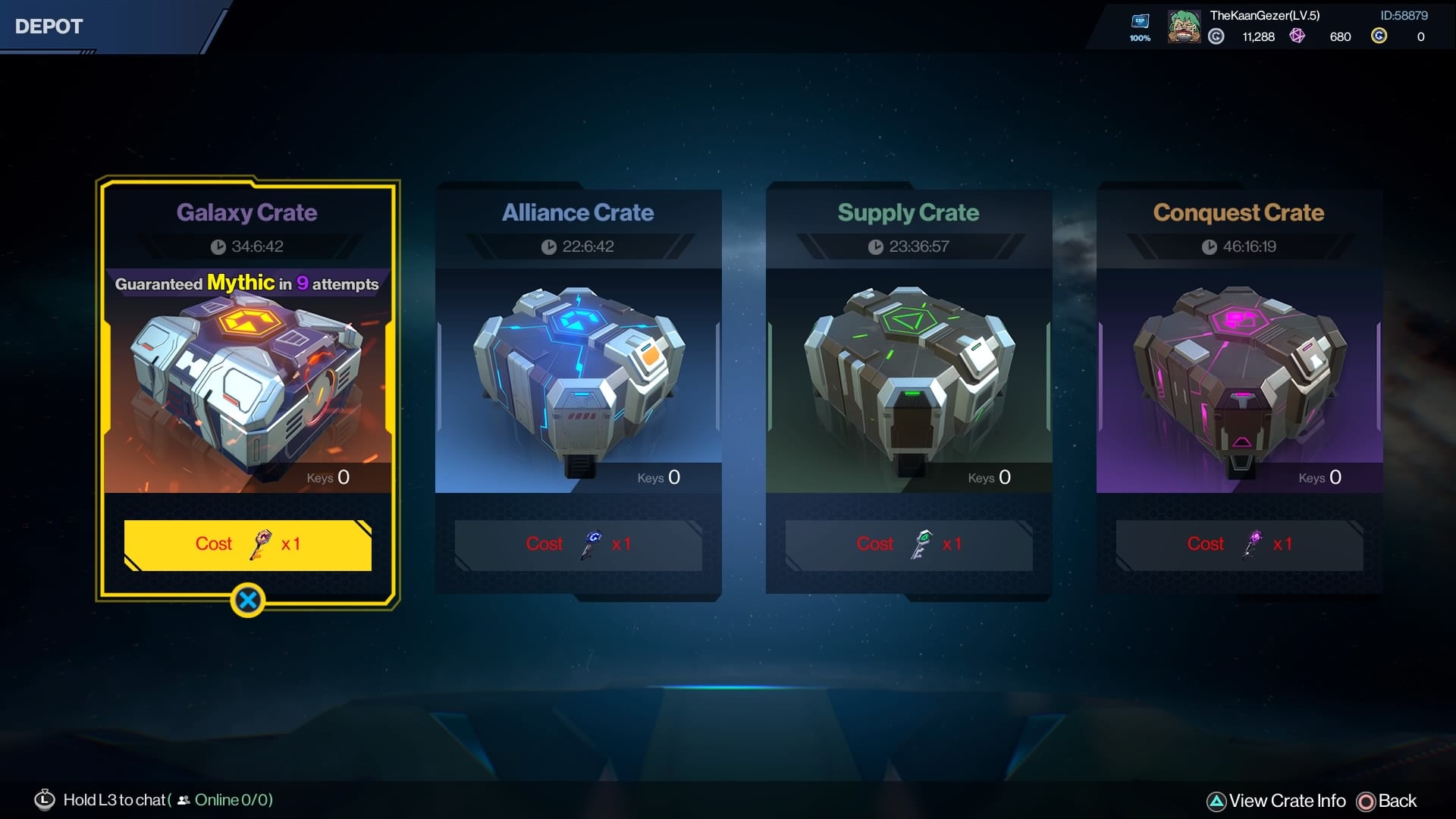Click Conquest Crate's Cost x1 button
The image size is (1456, 819).
click(1239, 544)
